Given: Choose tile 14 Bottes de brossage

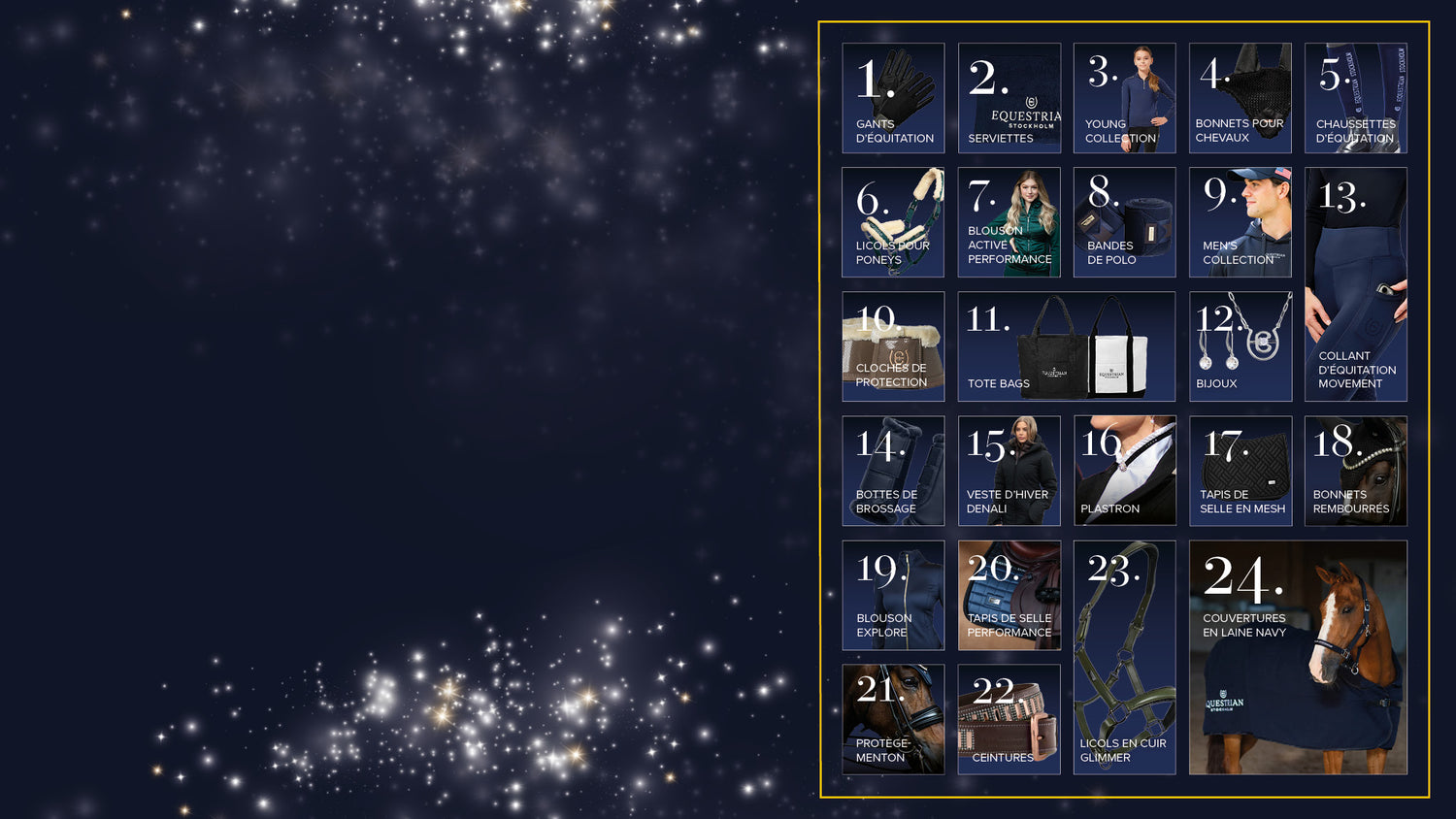Looking at the screenshot, I should coord(893,471).
